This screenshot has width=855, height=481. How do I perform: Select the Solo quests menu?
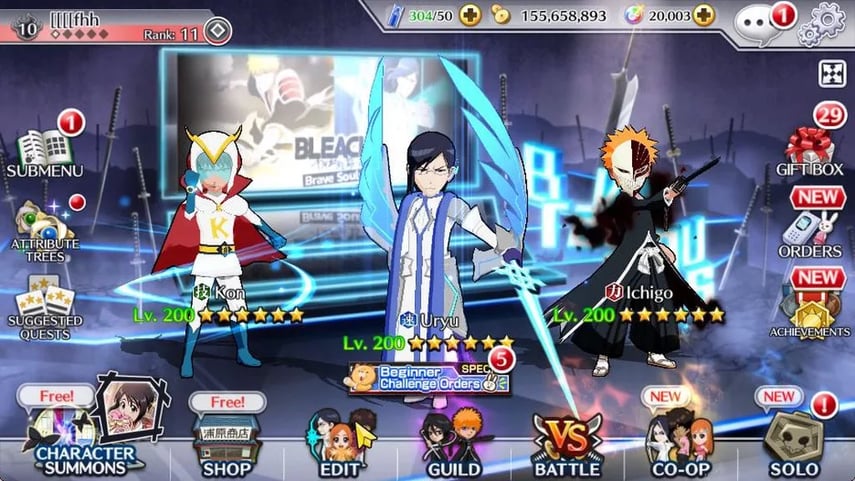[795, 440]
